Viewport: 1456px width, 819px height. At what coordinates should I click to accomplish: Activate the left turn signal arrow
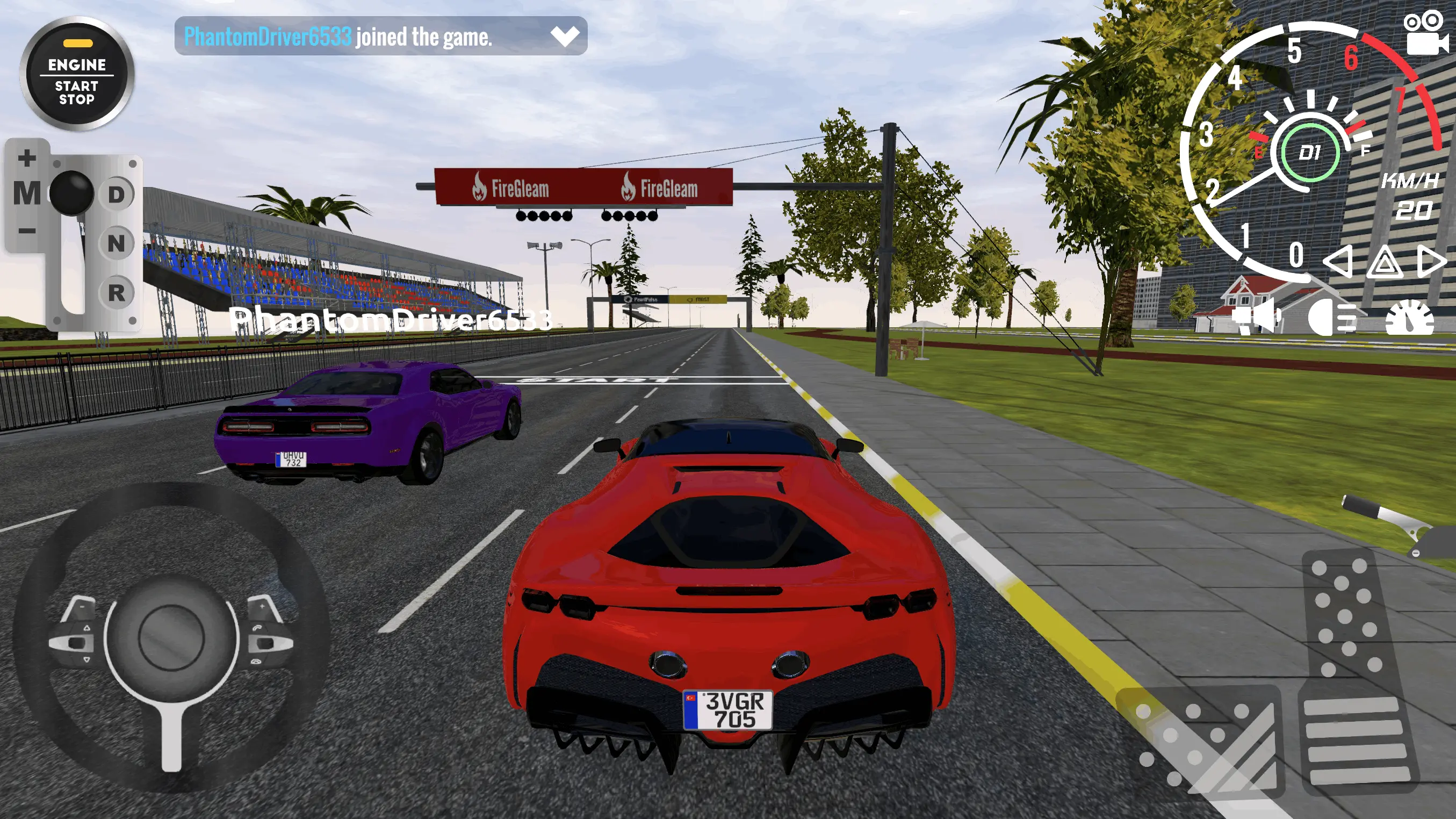(x=1338, y=262)
